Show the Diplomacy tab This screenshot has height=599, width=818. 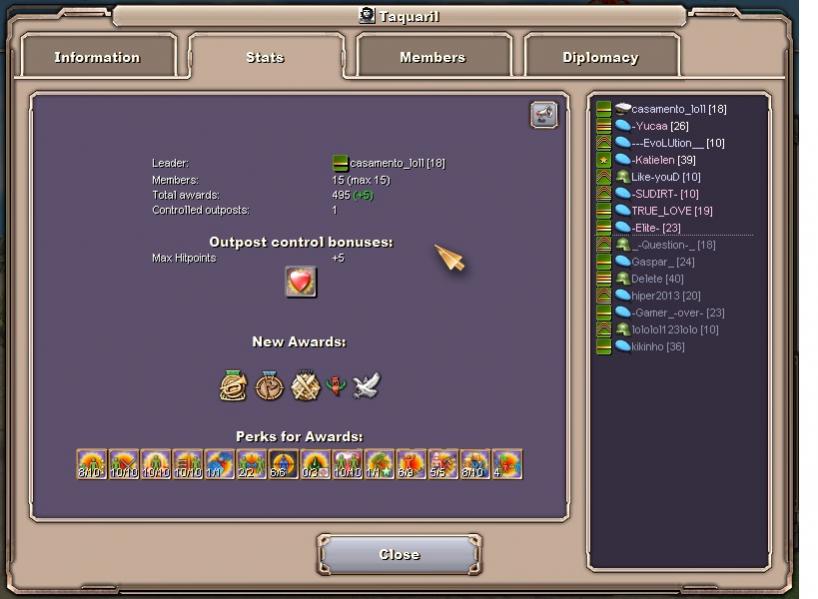600,57
